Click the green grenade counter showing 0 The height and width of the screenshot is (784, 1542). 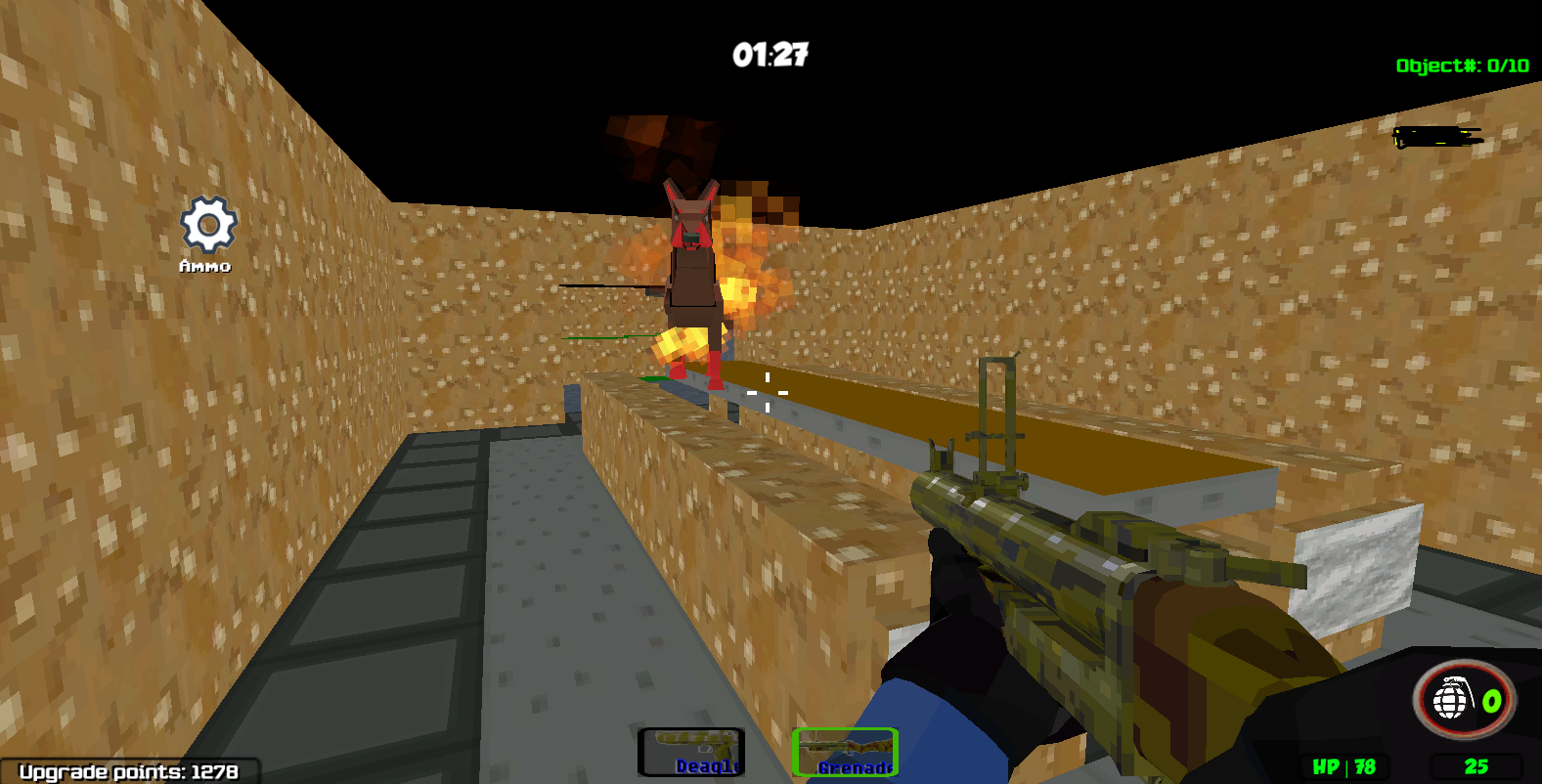(1491, 700)
